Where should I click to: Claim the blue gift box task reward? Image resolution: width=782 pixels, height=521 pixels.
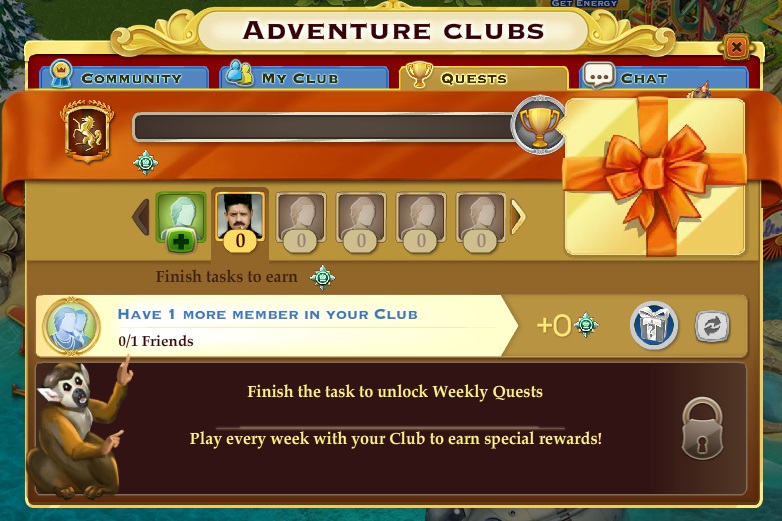click(654, 326)
